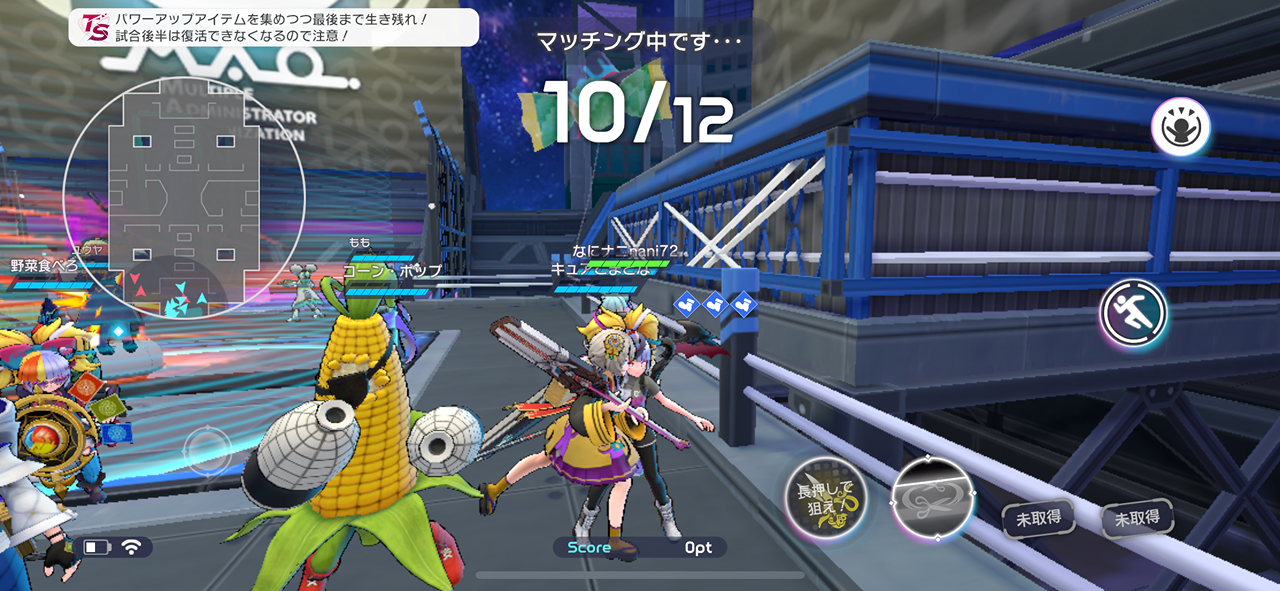Viewport: 1280px width, 591px height.
Task: Tap the emote button with cheering figure
Action: click(1180, 127)
